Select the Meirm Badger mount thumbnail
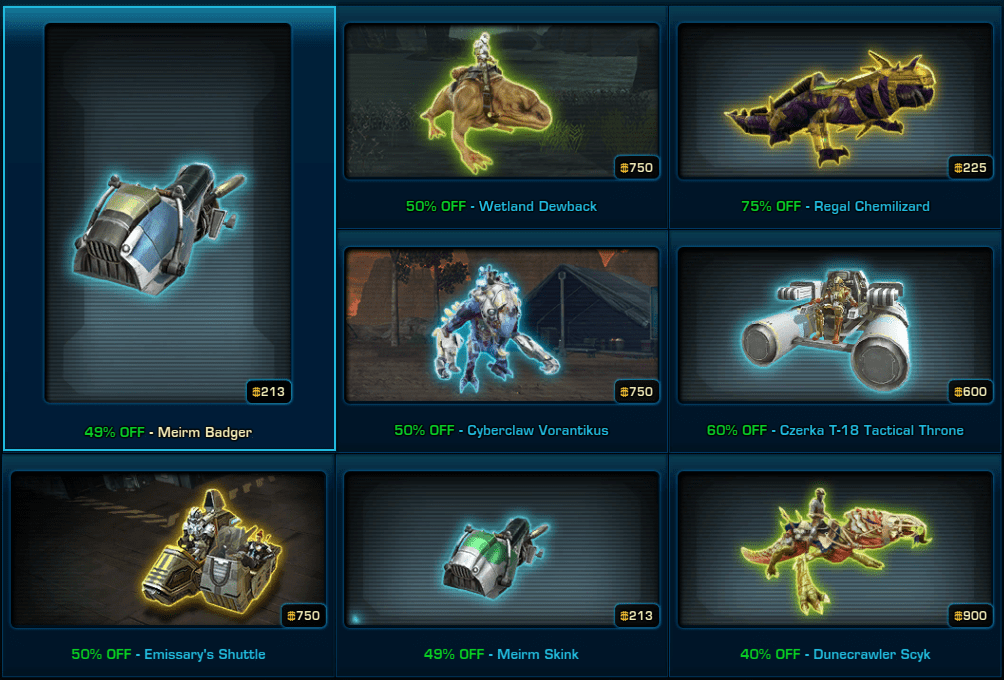The image size is (1004, 680). [168, 215]
